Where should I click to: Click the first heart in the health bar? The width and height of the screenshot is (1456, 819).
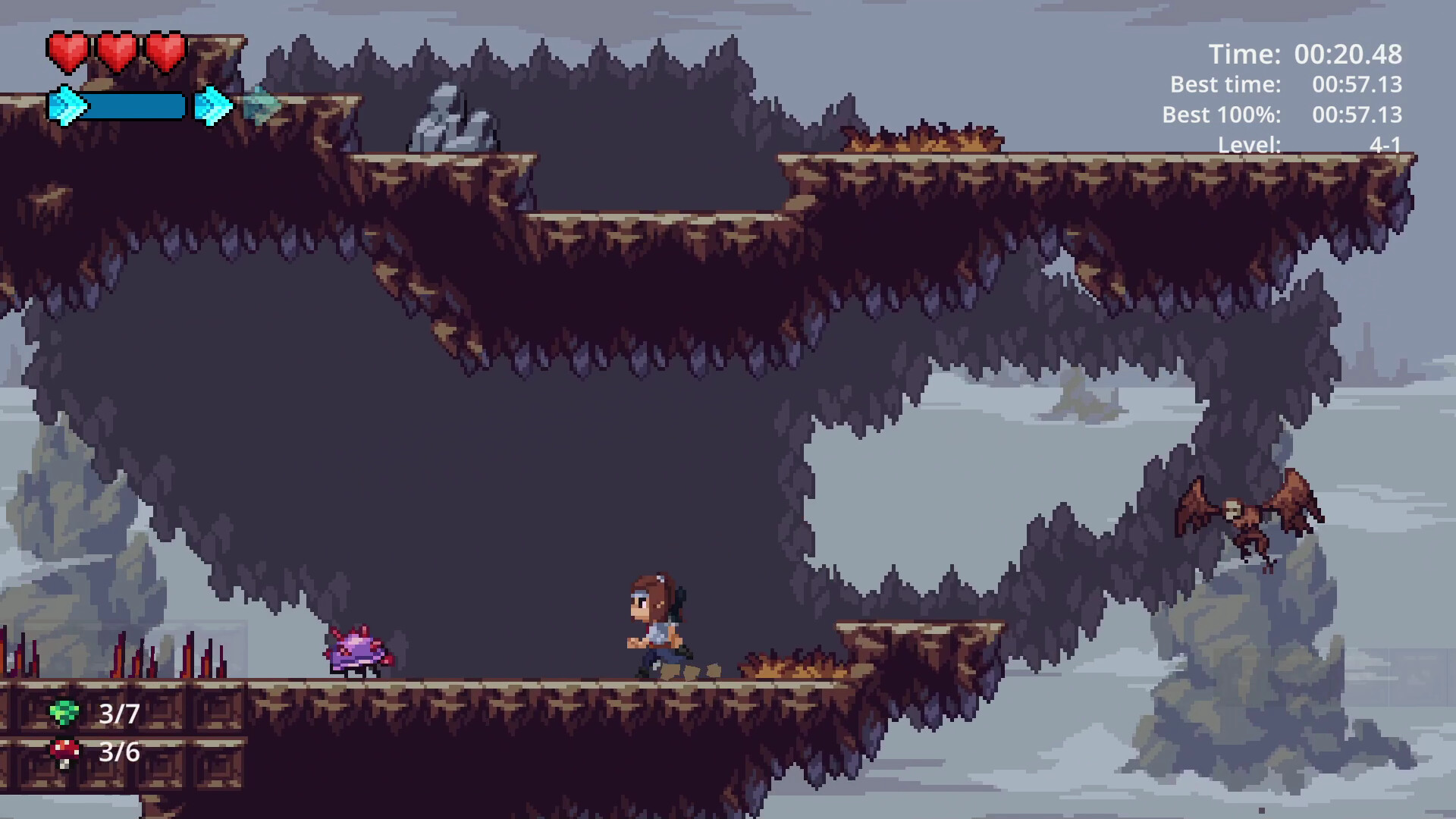69,50
